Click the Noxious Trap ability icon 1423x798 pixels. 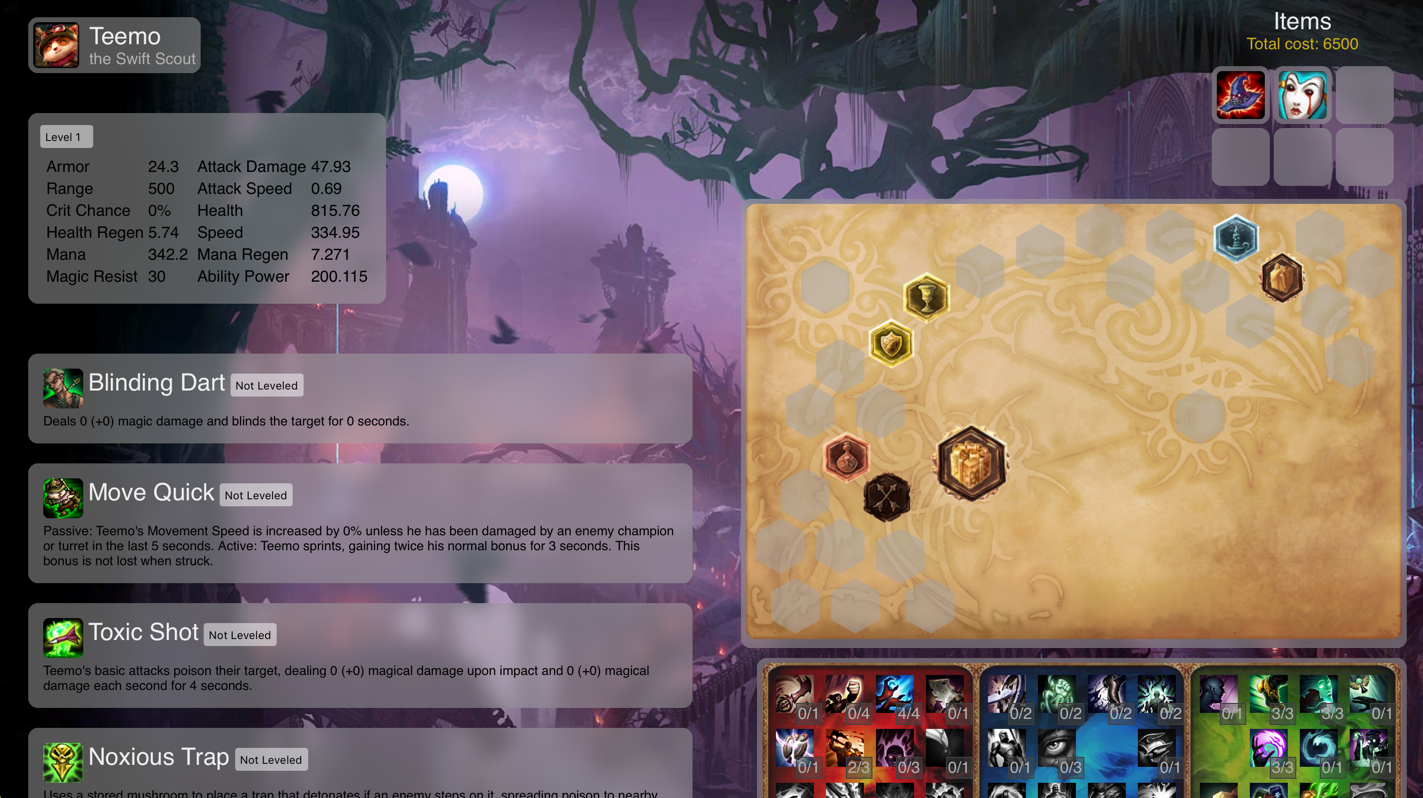point(62,762)
